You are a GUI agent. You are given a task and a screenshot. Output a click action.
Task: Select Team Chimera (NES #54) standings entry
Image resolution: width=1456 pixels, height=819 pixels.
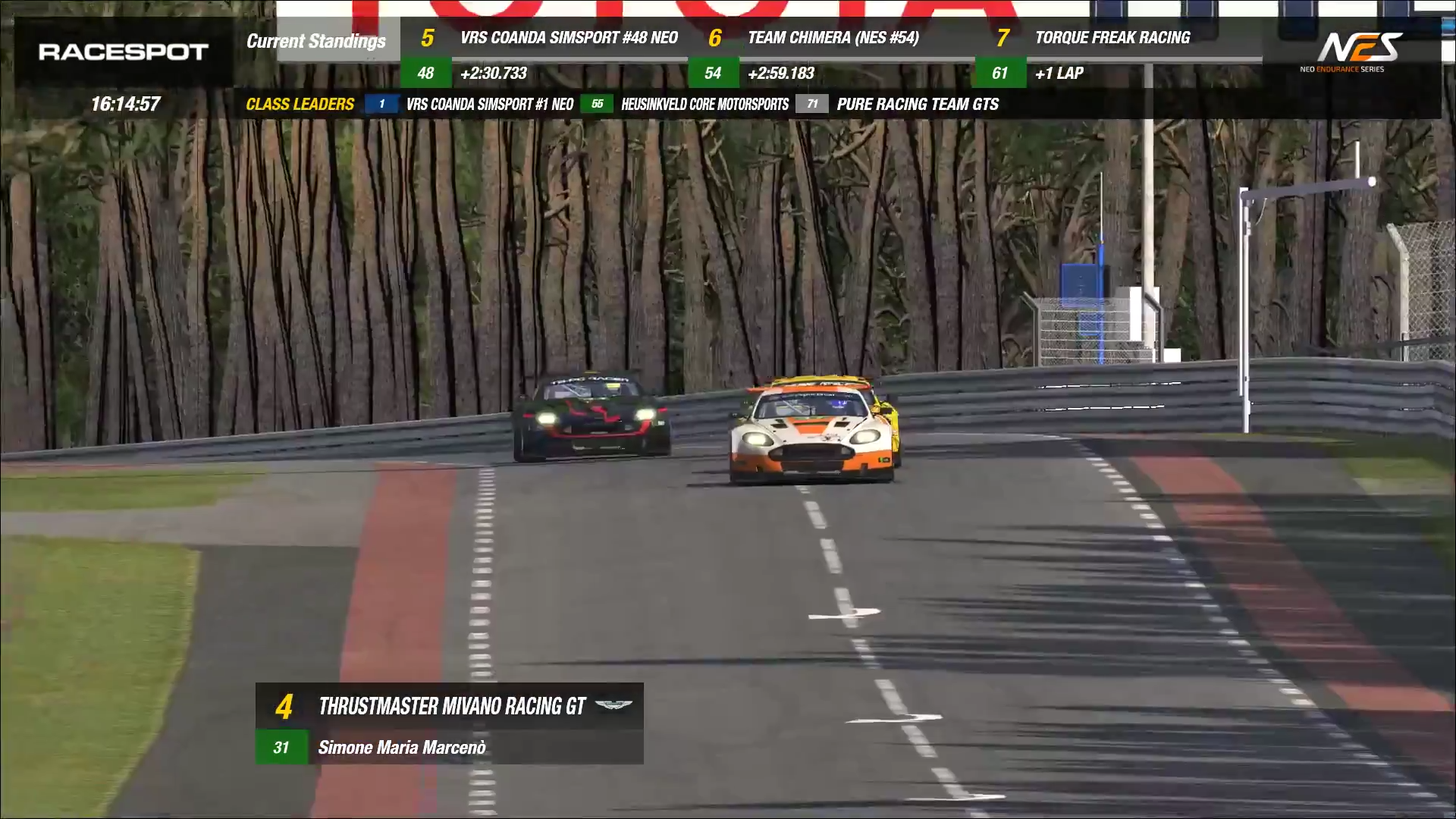click(833, 38)
